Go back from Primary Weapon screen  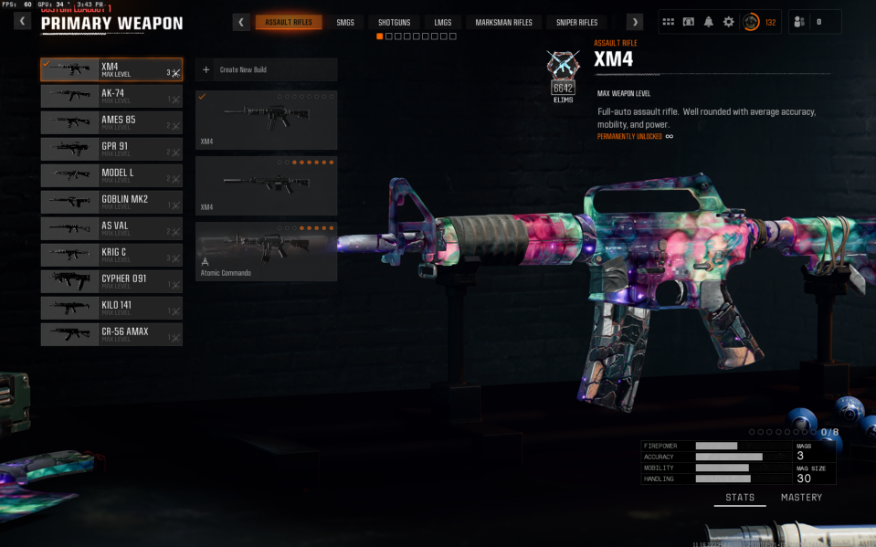pos(22,21)
